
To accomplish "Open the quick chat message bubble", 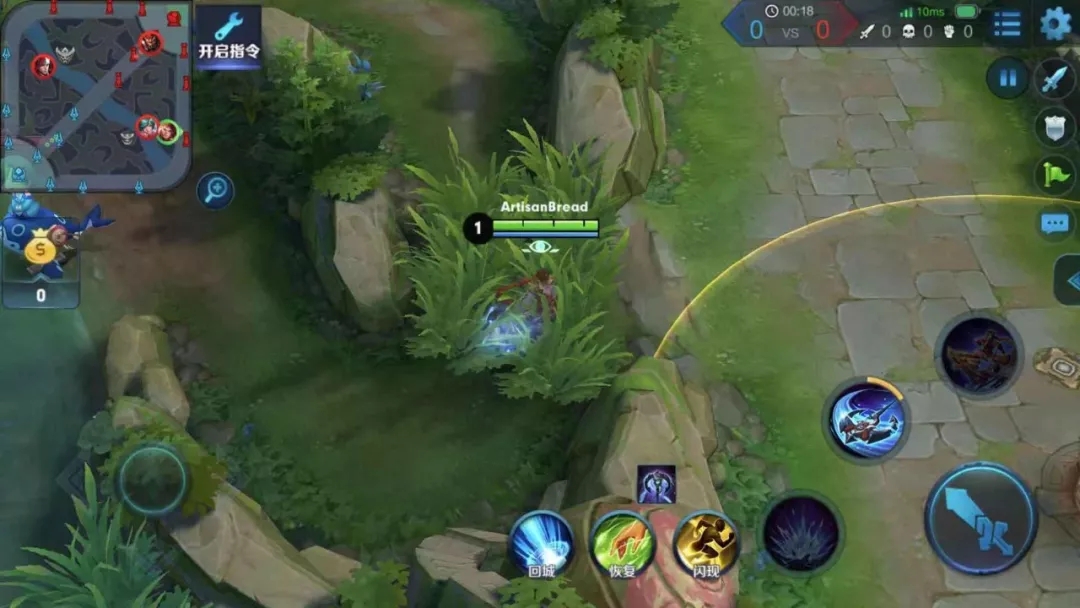I will click(x=1055, y=224).
